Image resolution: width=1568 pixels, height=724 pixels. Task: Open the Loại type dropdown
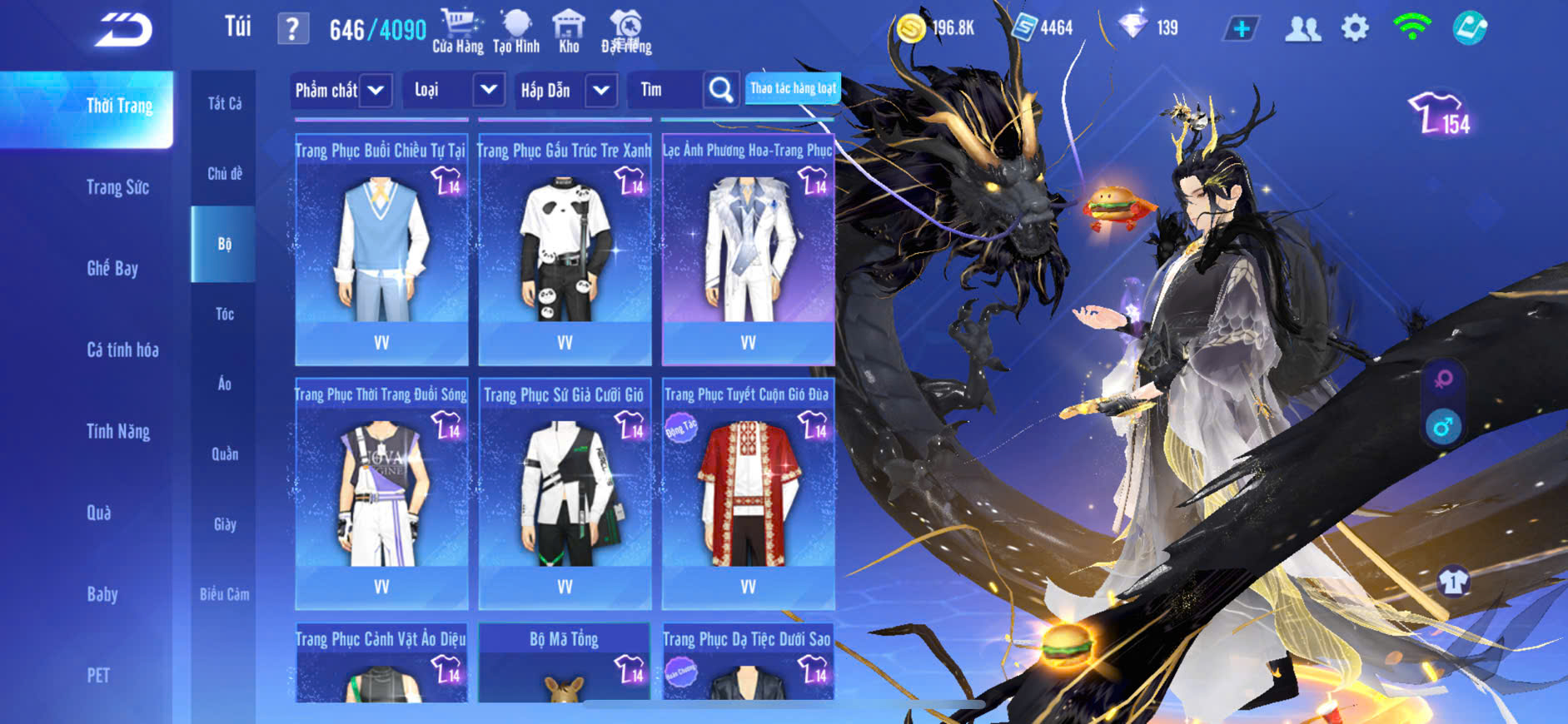click(x=455, y=90)
